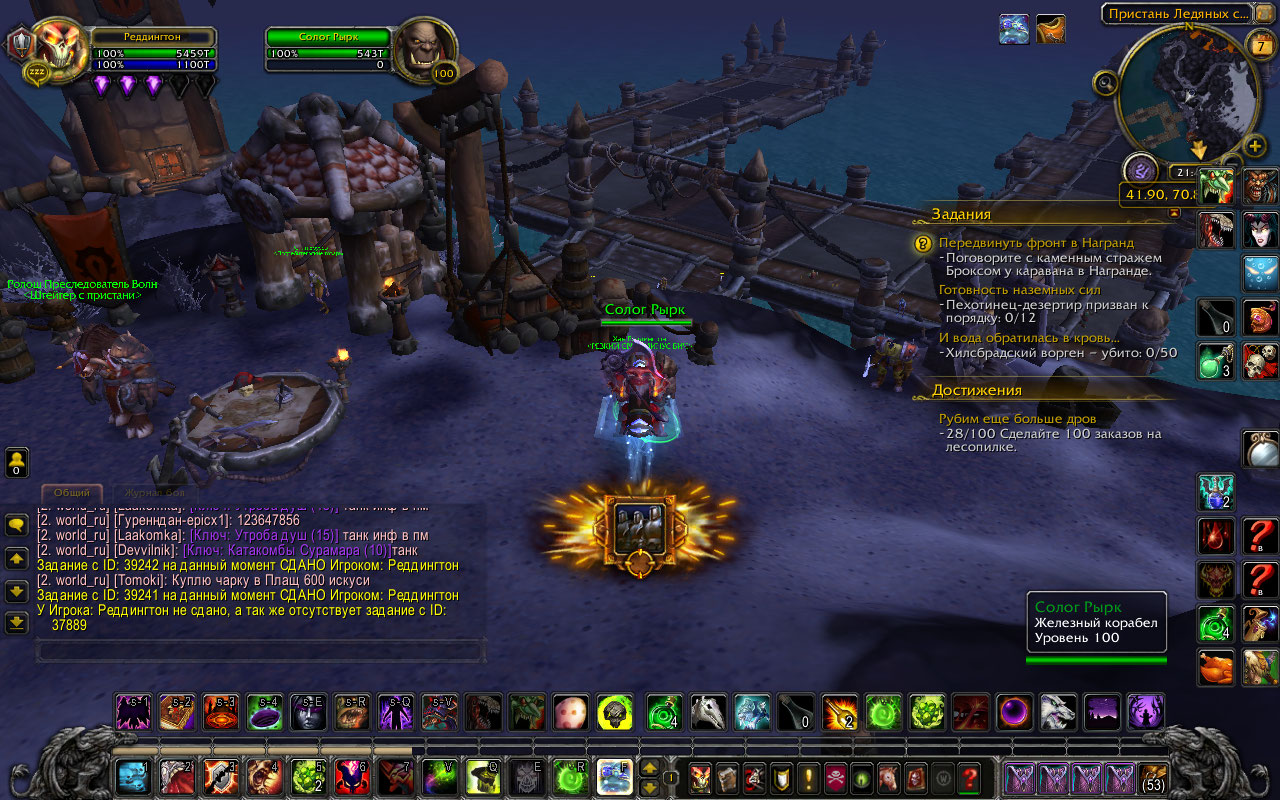
Task: Use the fiery ability with count 2
Action: pyautogui.click(x=840, y=712)
